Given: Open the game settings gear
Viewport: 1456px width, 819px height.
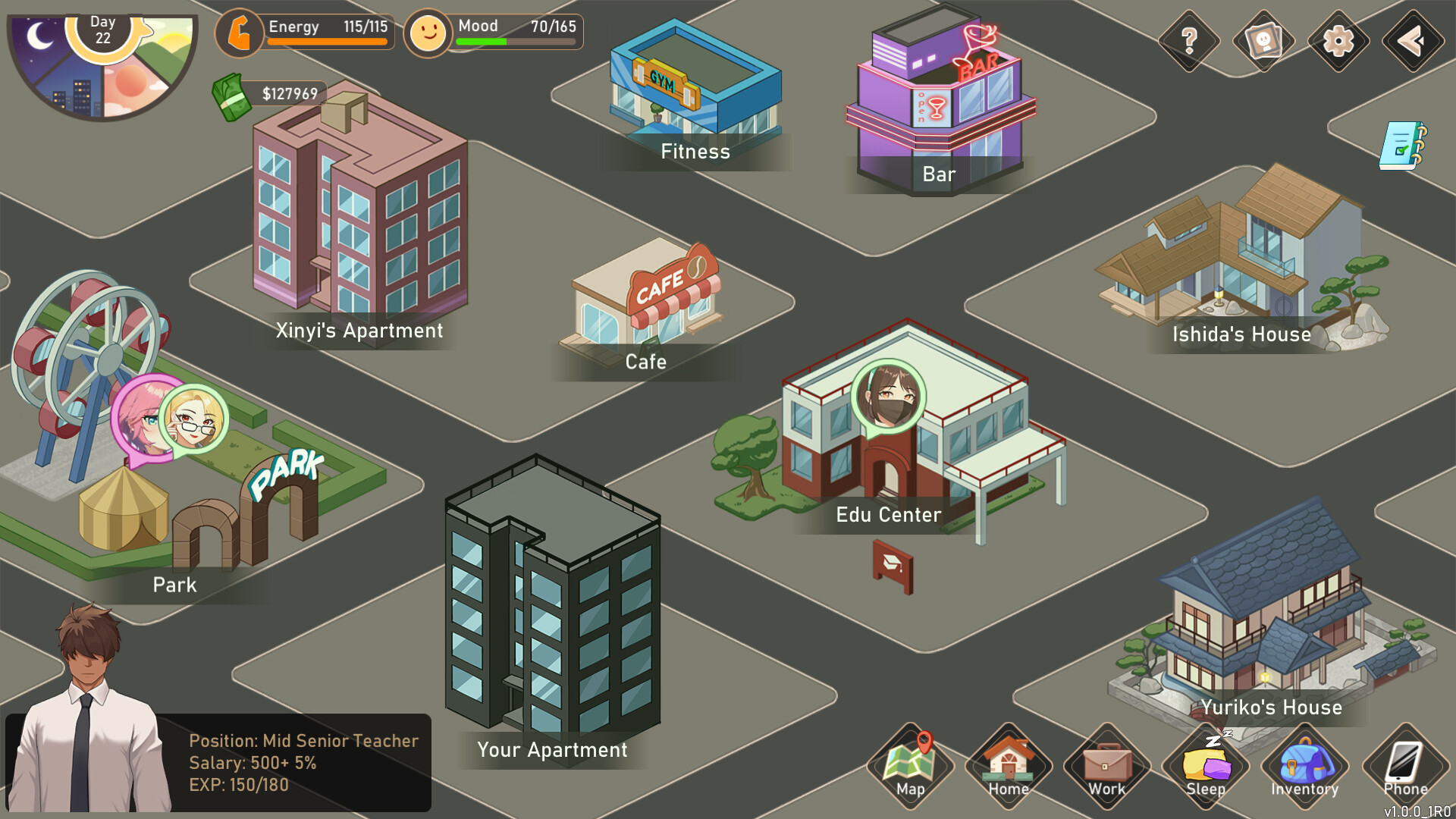Looking at the screenshot, I should click(x=1337, y=42).
